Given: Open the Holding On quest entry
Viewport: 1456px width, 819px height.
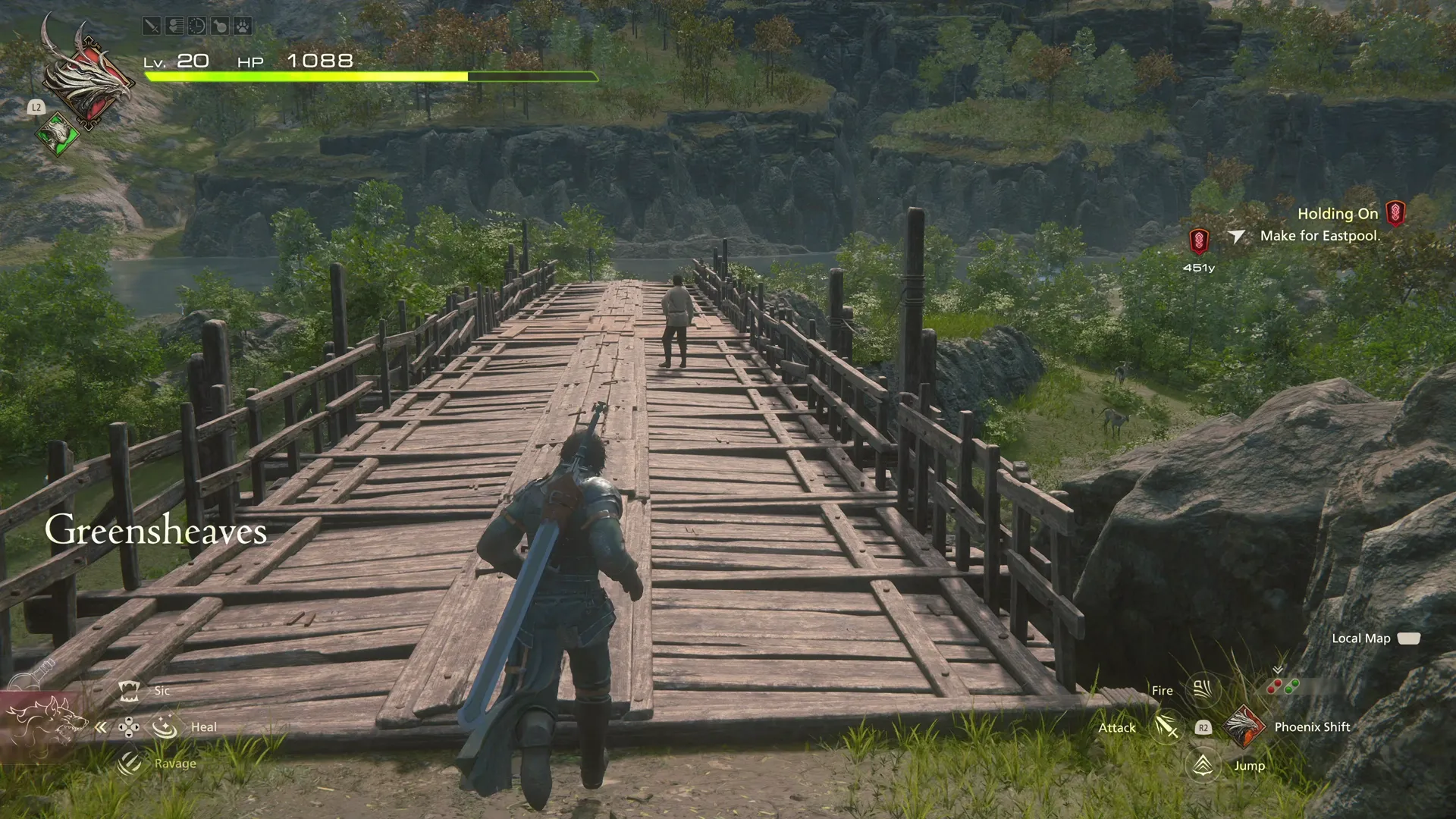Looking at the screenshot, I should (x=1337, y=213).
